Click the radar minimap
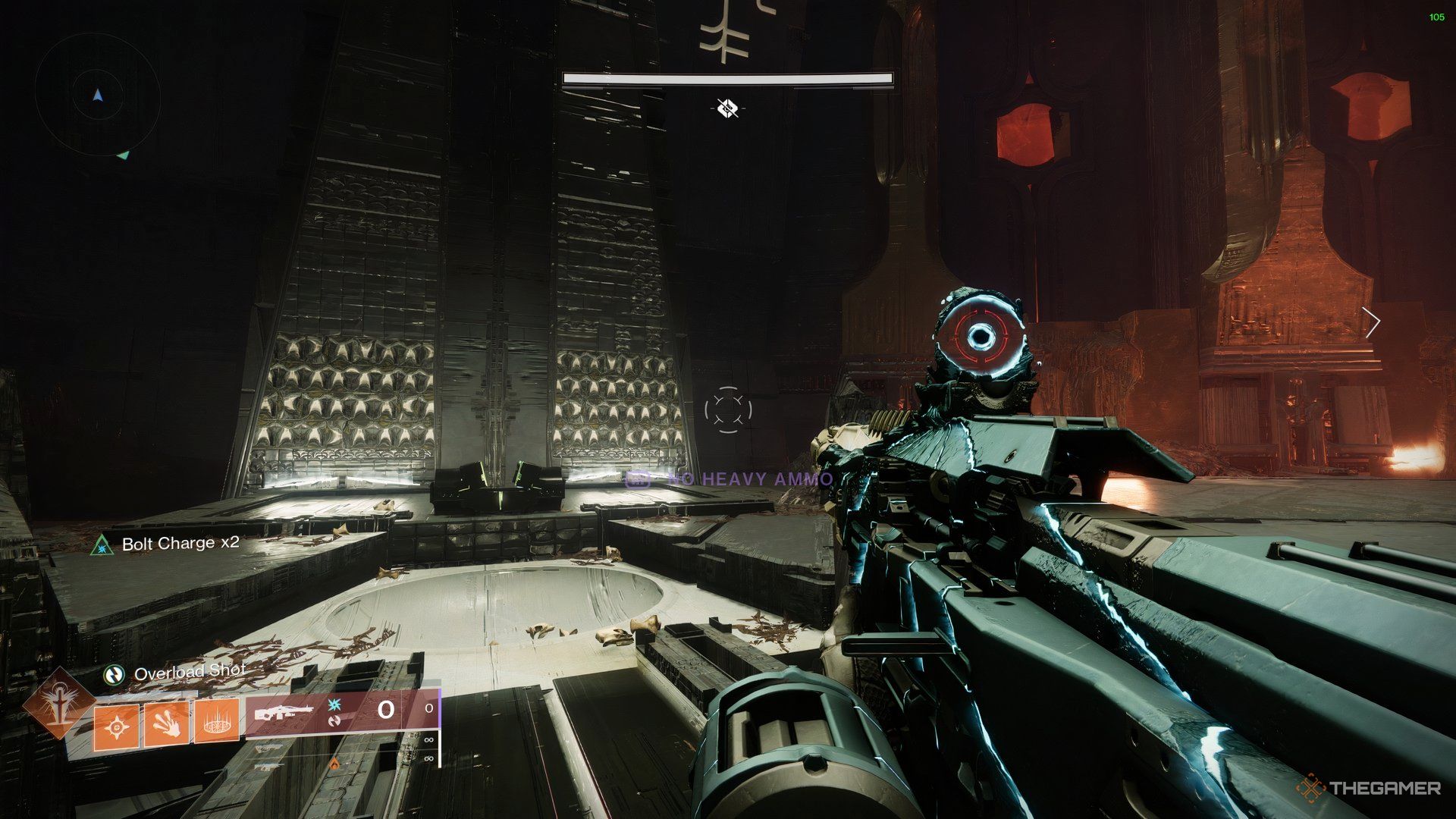 click(x=97, y=96)
